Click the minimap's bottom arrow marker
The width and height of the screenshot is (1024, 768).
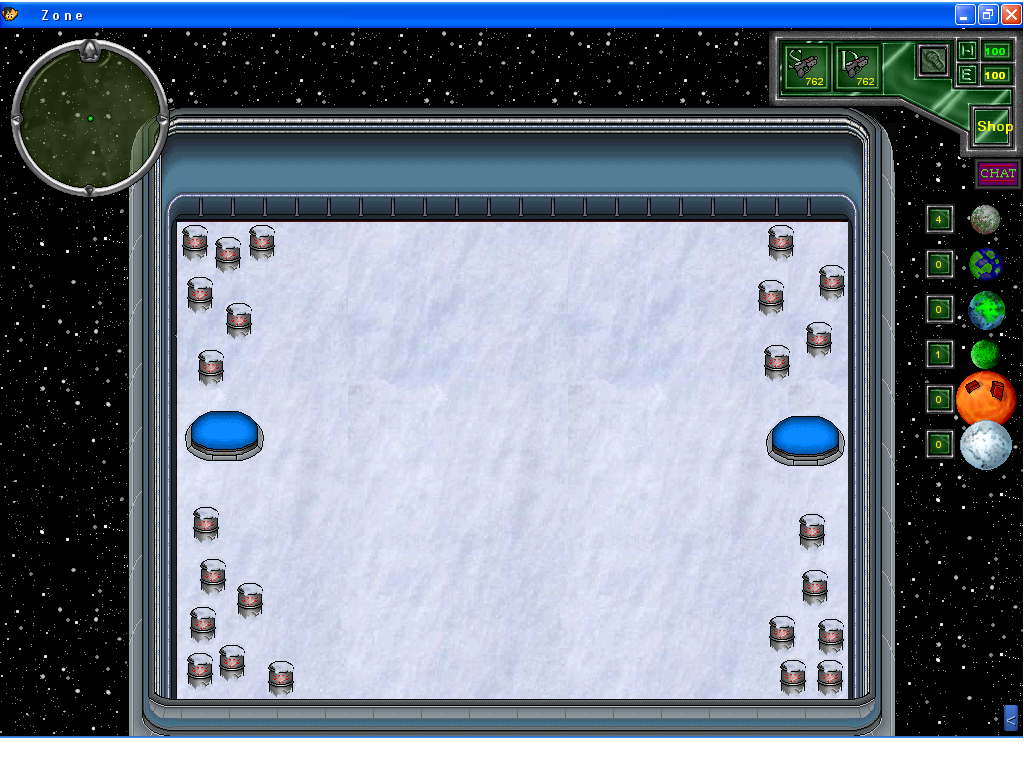[x=89, y=189]
